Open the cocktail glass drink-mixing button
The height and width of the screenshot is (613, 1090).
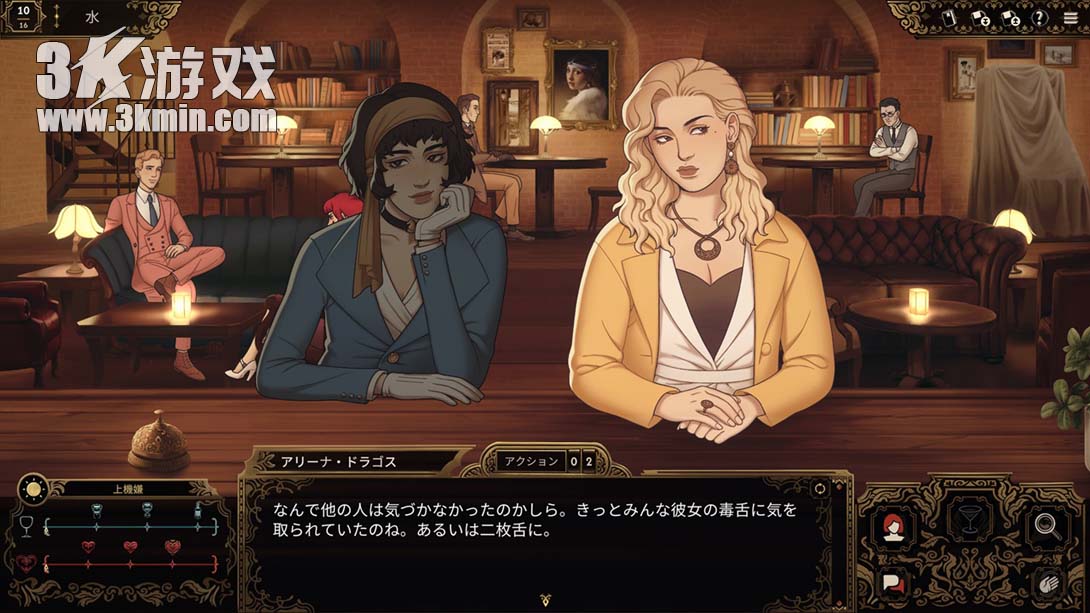tap(970, 521)
